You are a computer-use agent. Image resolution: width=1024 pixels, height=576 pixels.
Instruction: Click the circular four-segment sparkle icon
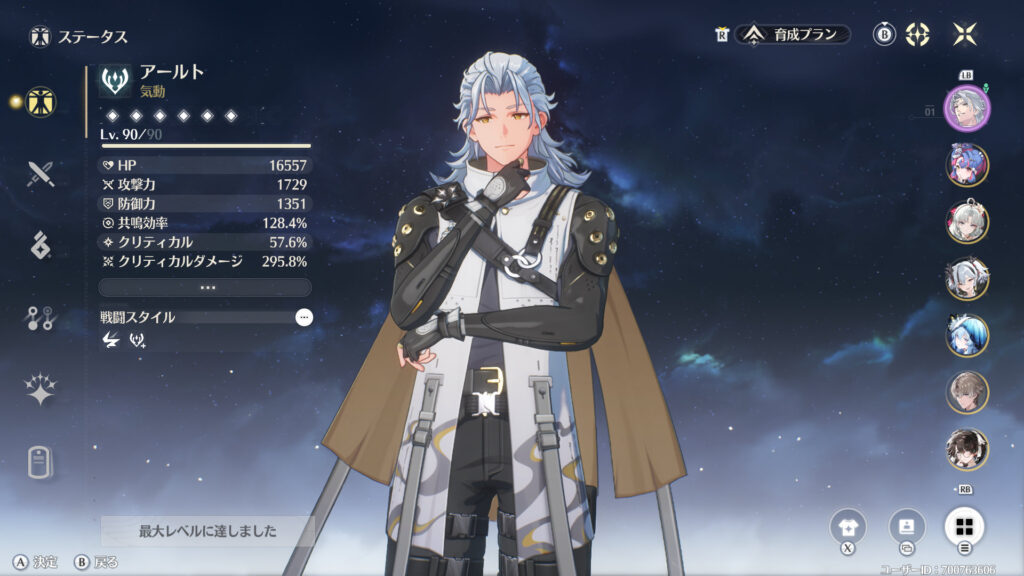point(917,35)
